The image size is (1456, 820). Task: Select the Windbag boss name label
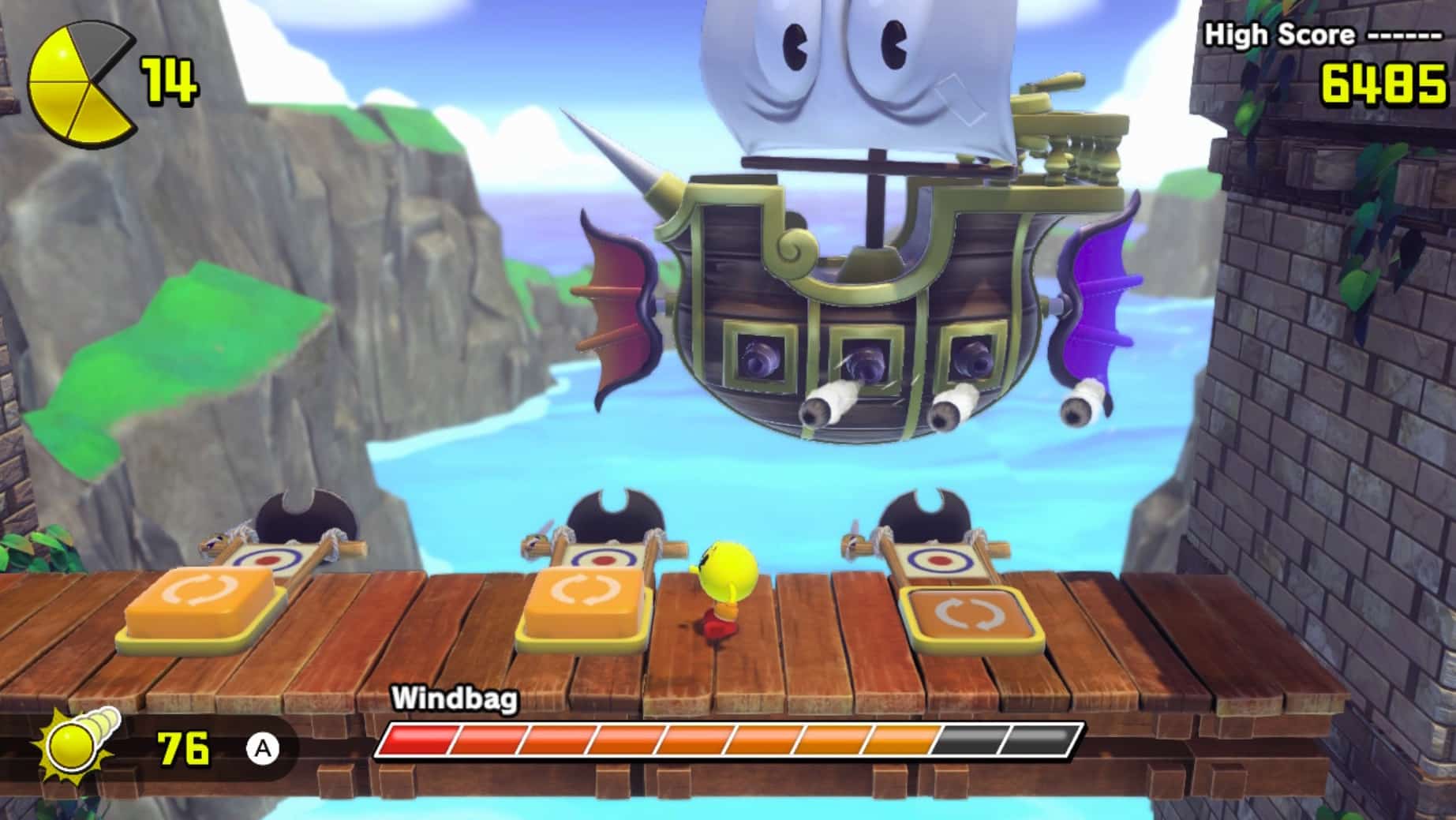click(x=454, y=698)
